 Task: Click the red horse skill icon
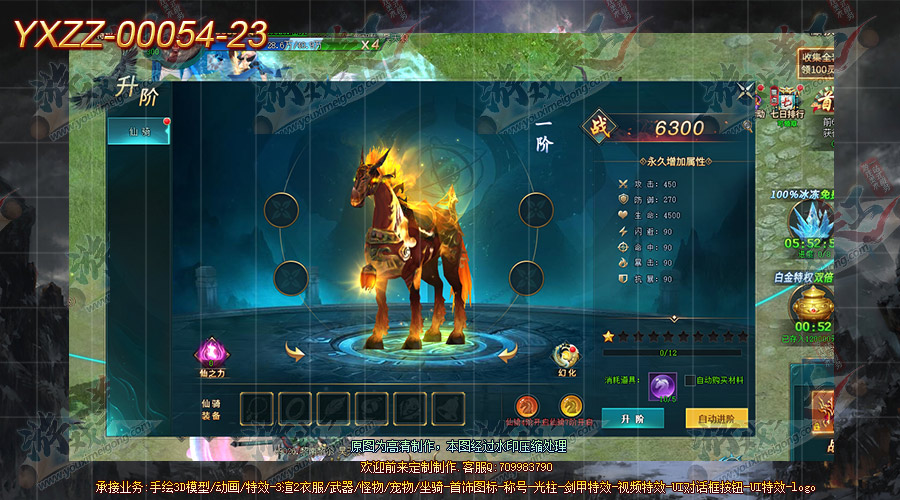[x=527, y=406]
